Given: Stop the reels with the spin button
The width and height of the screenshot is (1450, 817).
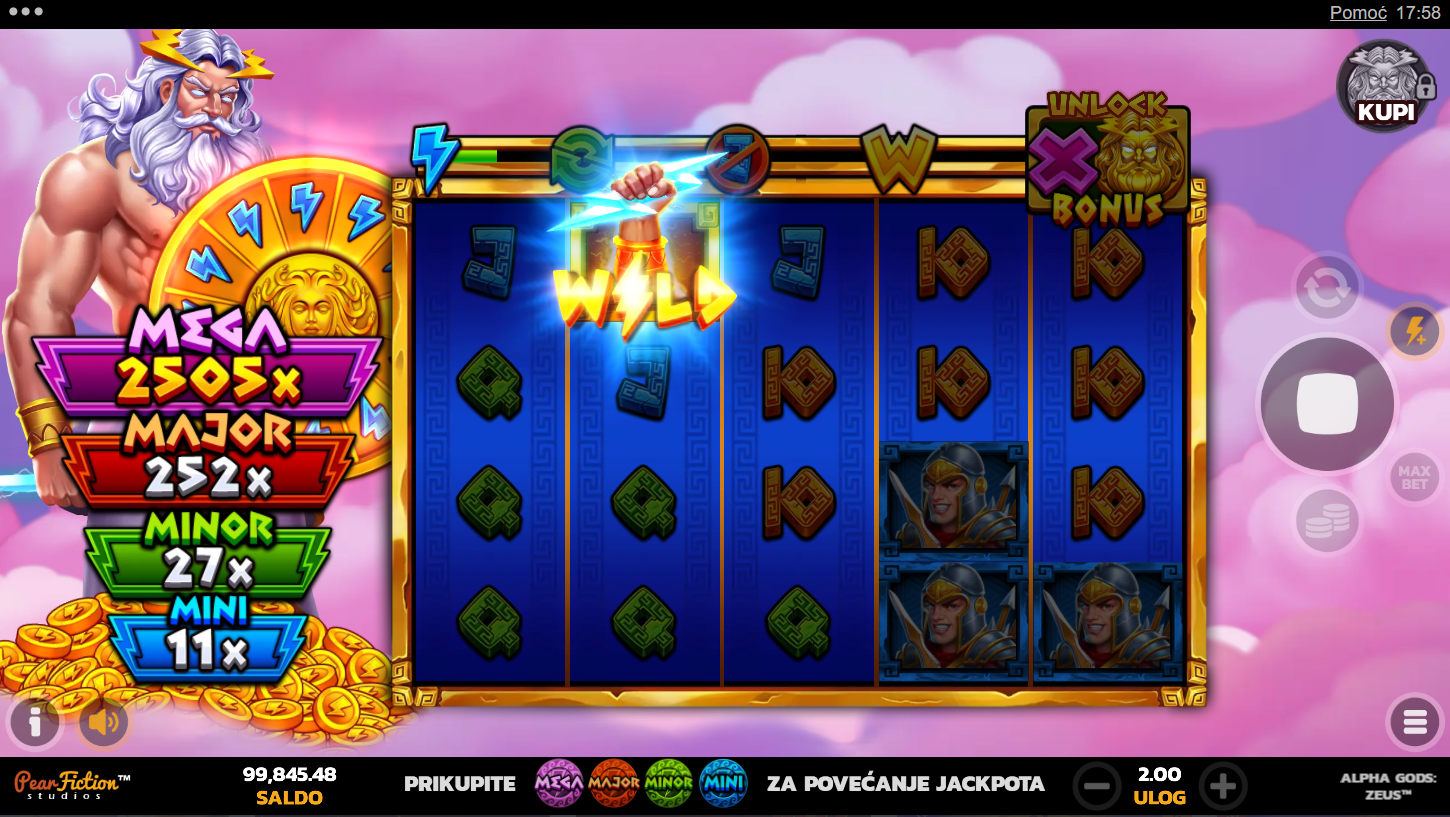Looking at the screenshot, I should [x=1326, y=404].
